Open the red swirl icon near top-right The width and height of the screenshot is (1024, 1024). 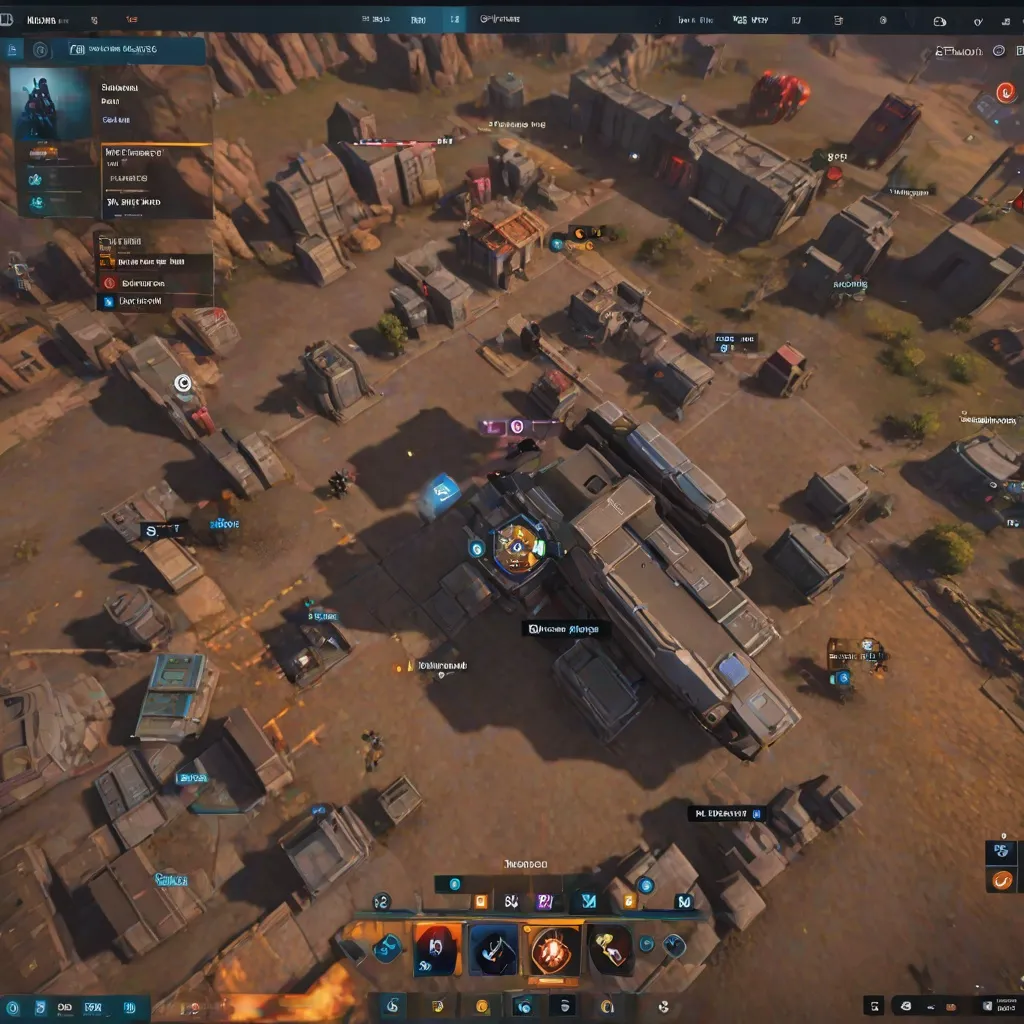pos(1005,92)
